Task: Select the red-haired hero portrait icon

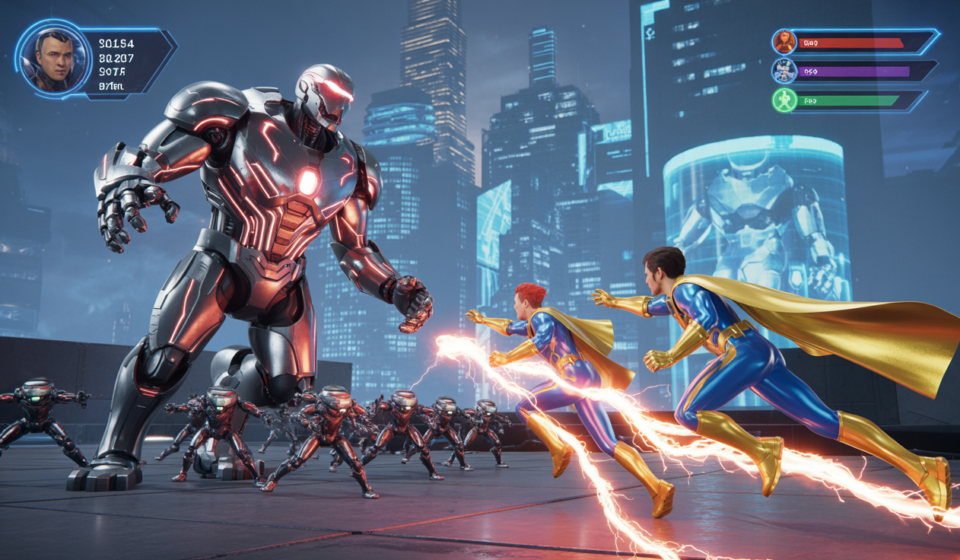Action: [784, 42]
